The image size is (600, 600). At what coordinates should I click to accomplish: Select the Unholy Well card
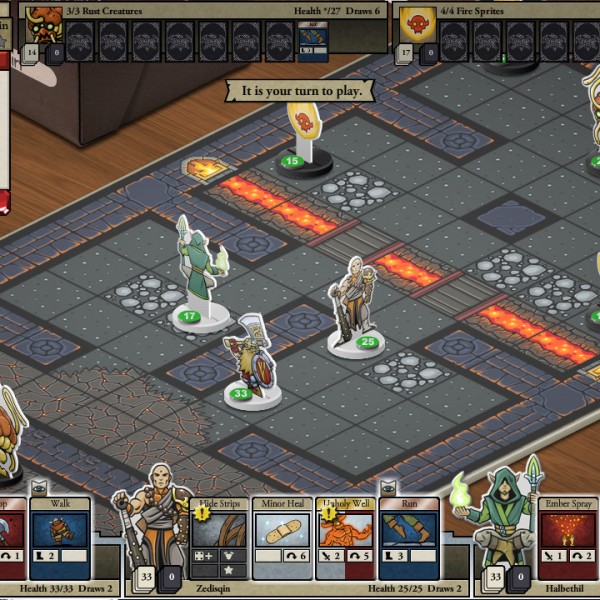point(344,538)
